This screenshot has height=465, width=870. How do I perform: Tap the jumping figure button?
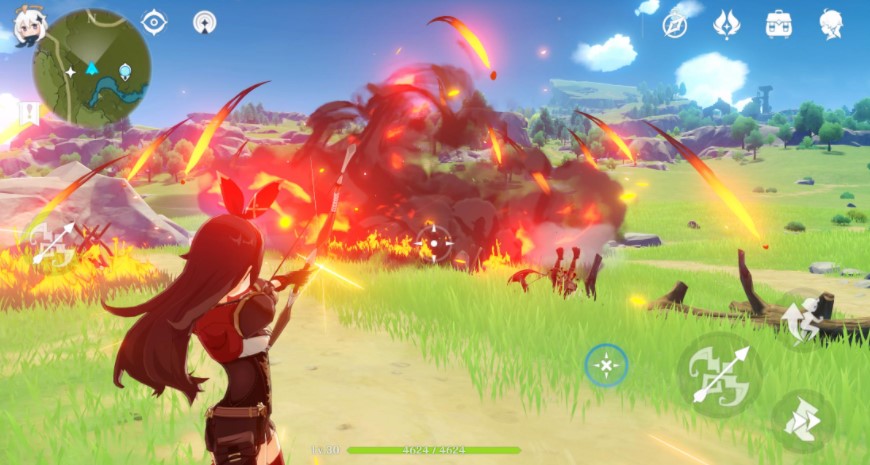803,320
